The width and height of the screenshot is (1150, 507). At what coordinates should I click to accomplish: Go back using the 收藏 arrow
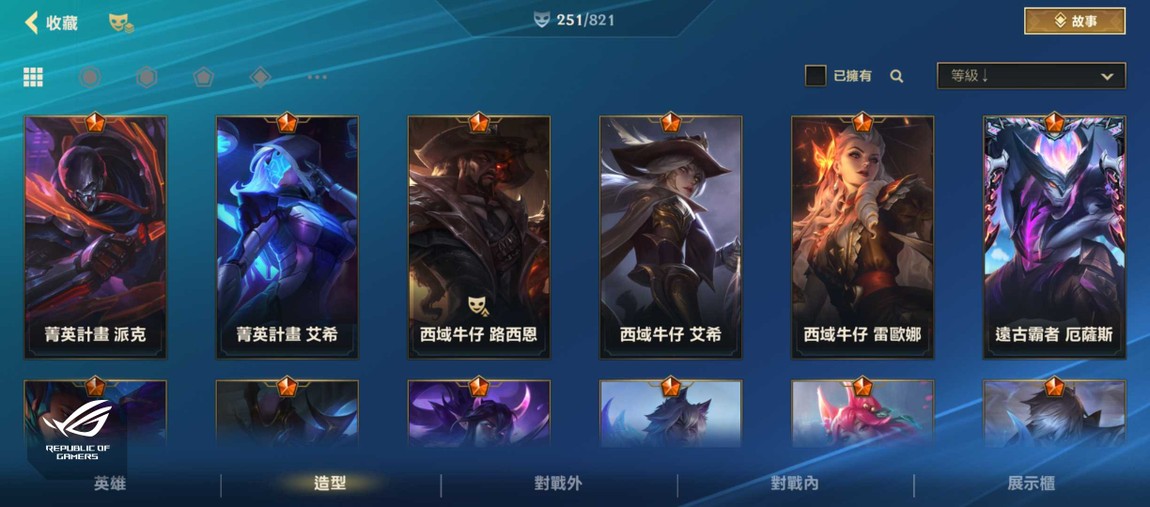tap(33, 22)
